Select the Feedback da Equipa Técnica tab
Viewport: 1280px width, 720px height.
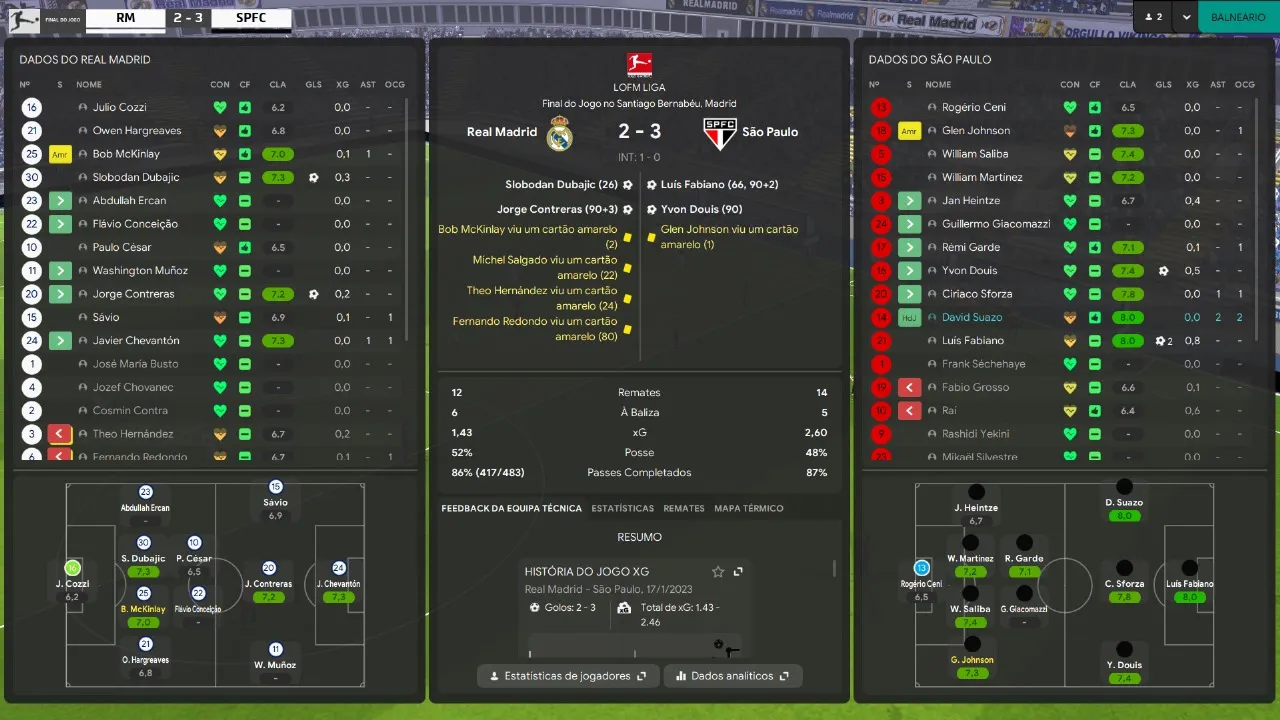pyautogui.click(x=511, y=508)
